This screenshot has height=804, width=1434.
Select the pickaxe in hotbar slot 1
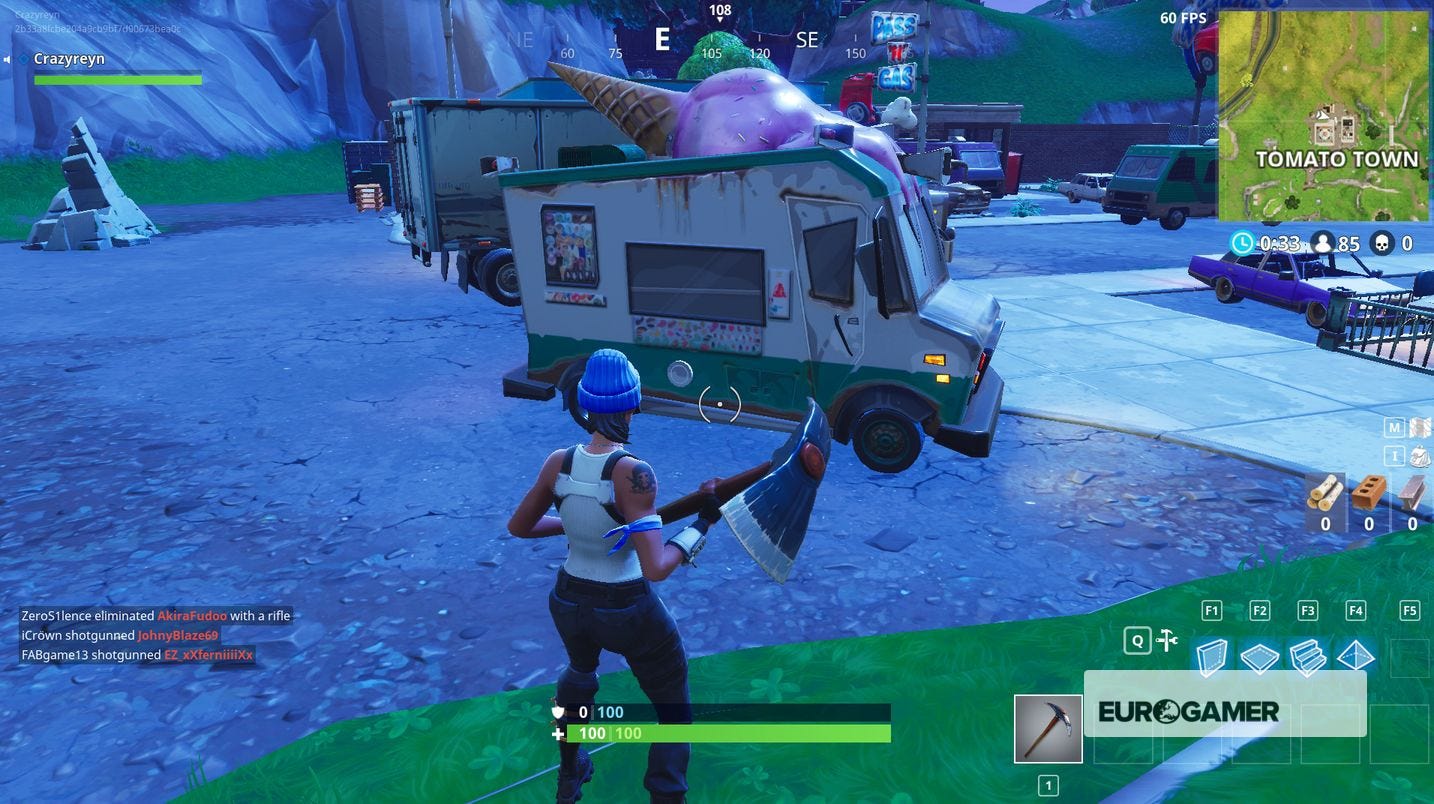pyautogui.click(x=1047, y=729)
